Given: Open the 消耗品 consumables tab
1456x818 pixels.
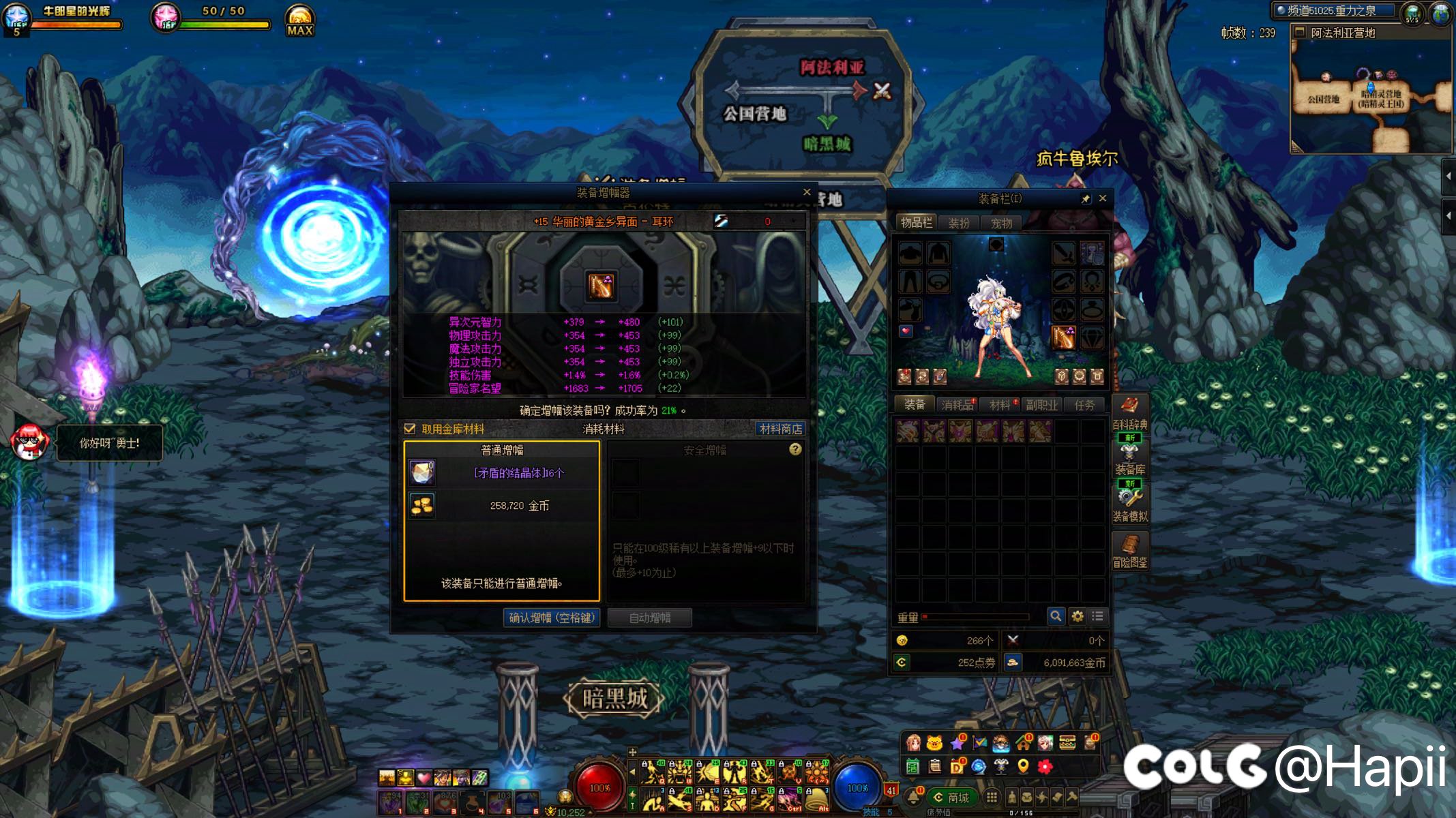Looking at the screenshot, I should [x=957, y=405].
